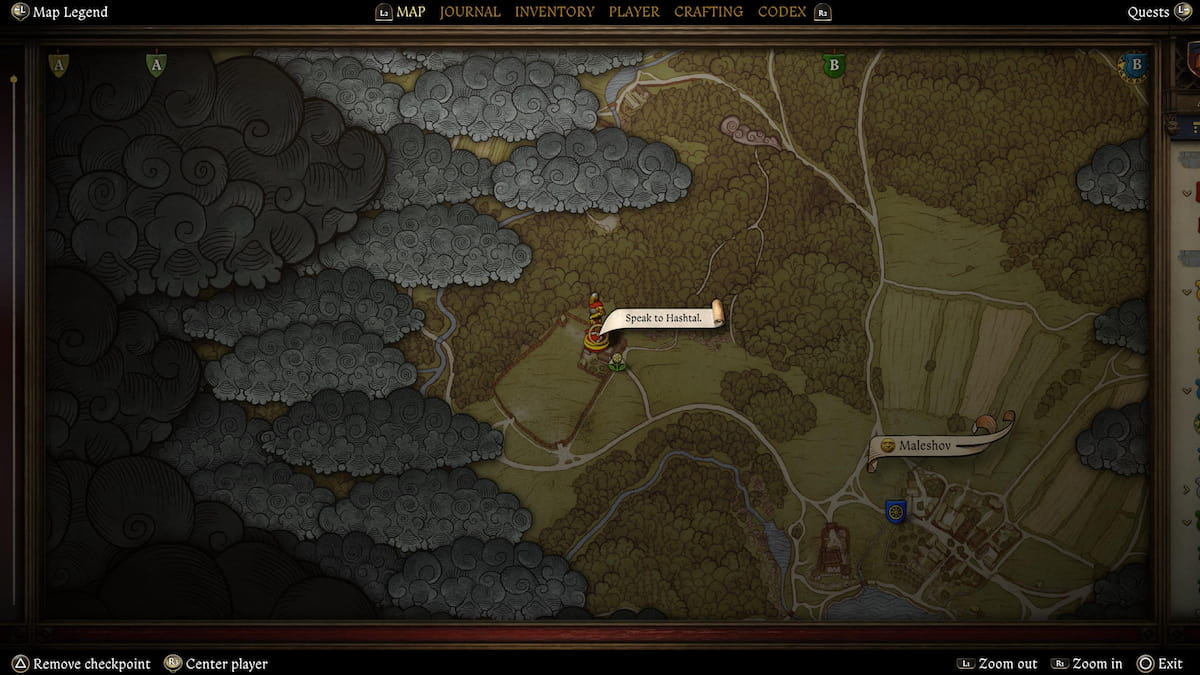This screenshot has height=675, width=1200.
Task: Go to the Player tab
Action: (x=634, y=12)
